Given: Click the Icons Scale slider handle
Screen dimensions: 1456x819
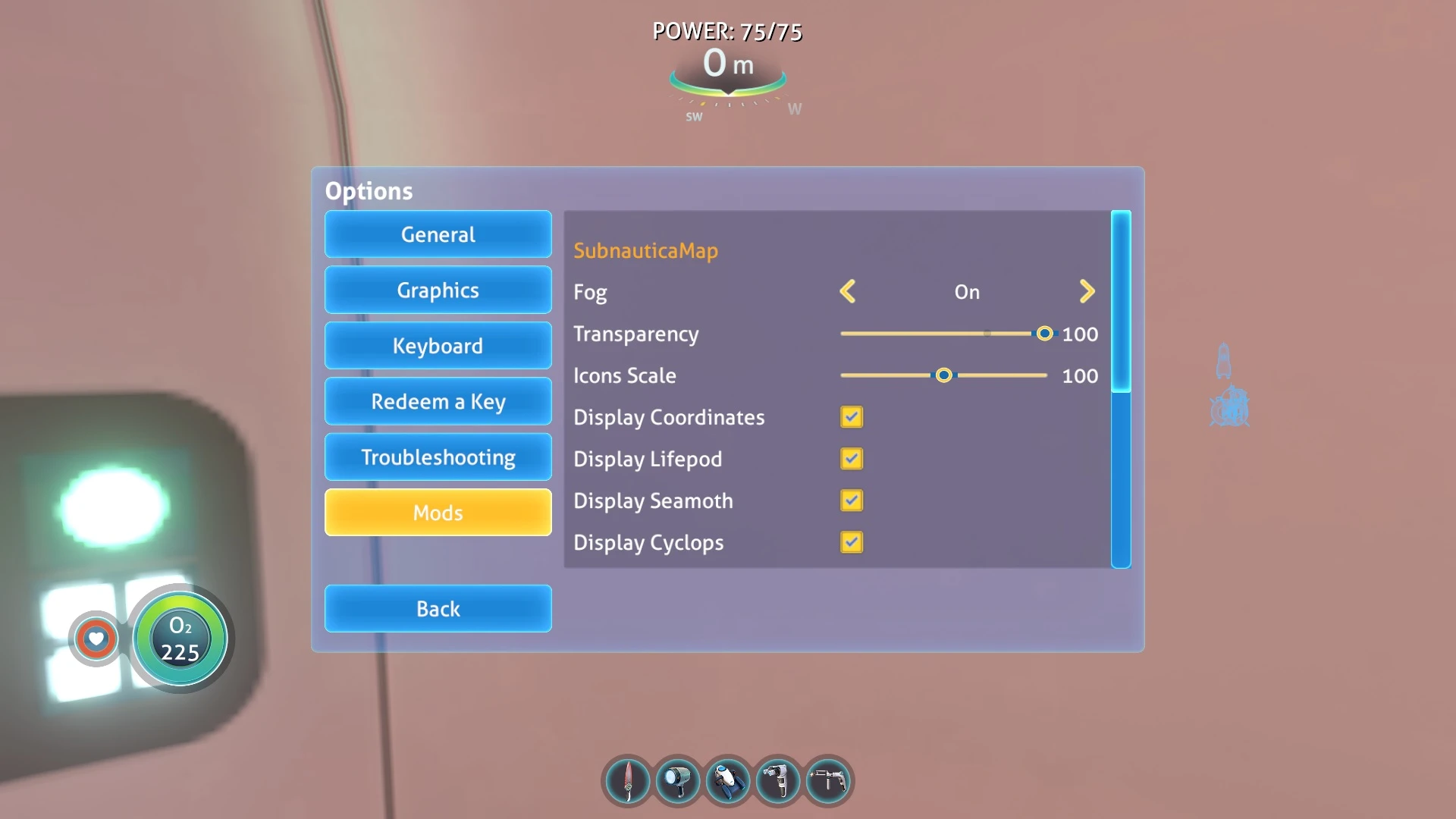Looking at the screenshot, I should click(943, 375).
